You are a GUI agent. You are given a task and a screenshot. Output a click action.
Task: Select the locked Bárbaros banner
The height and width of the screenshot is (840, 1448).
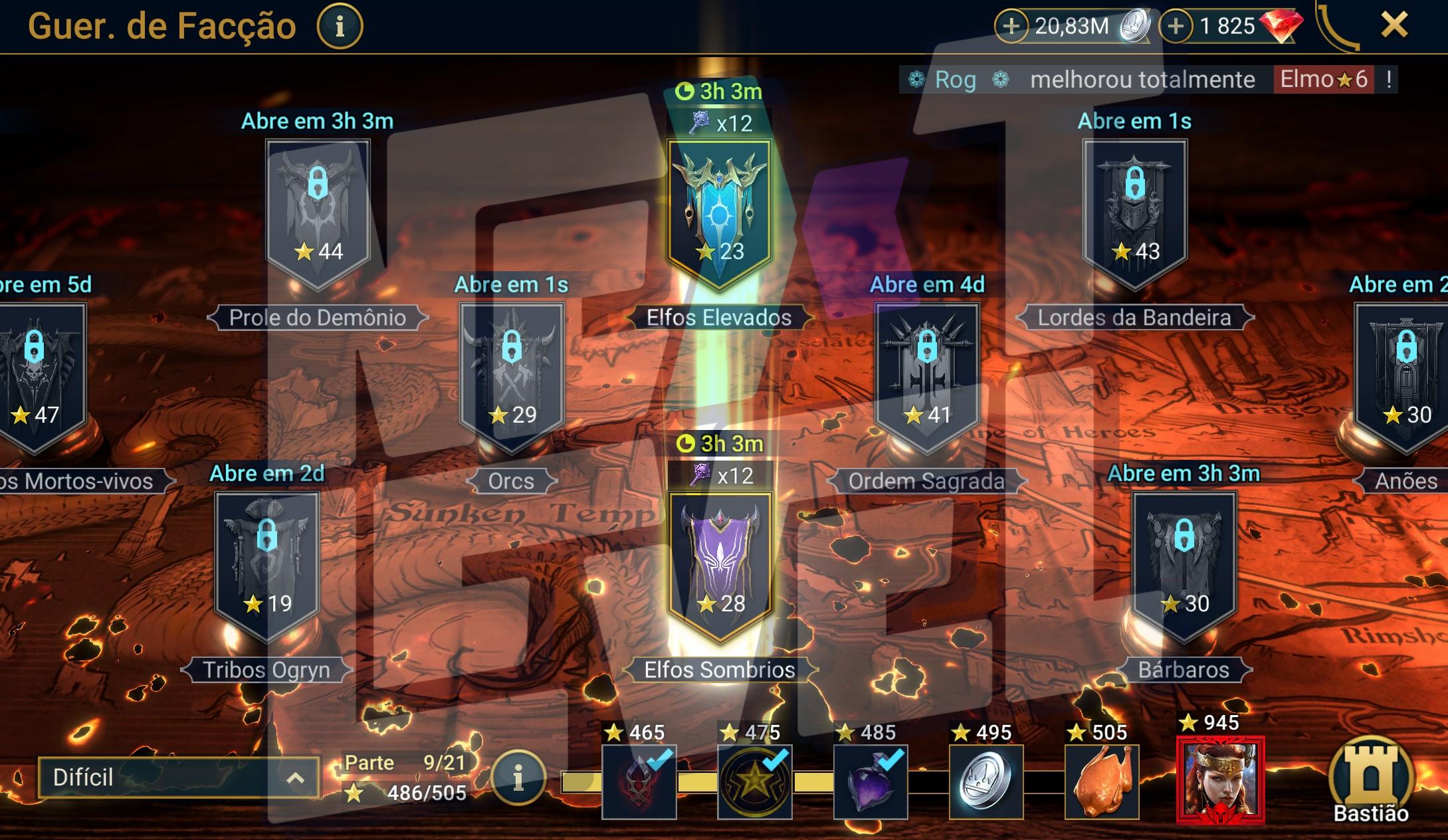[x=1184, y=565]
